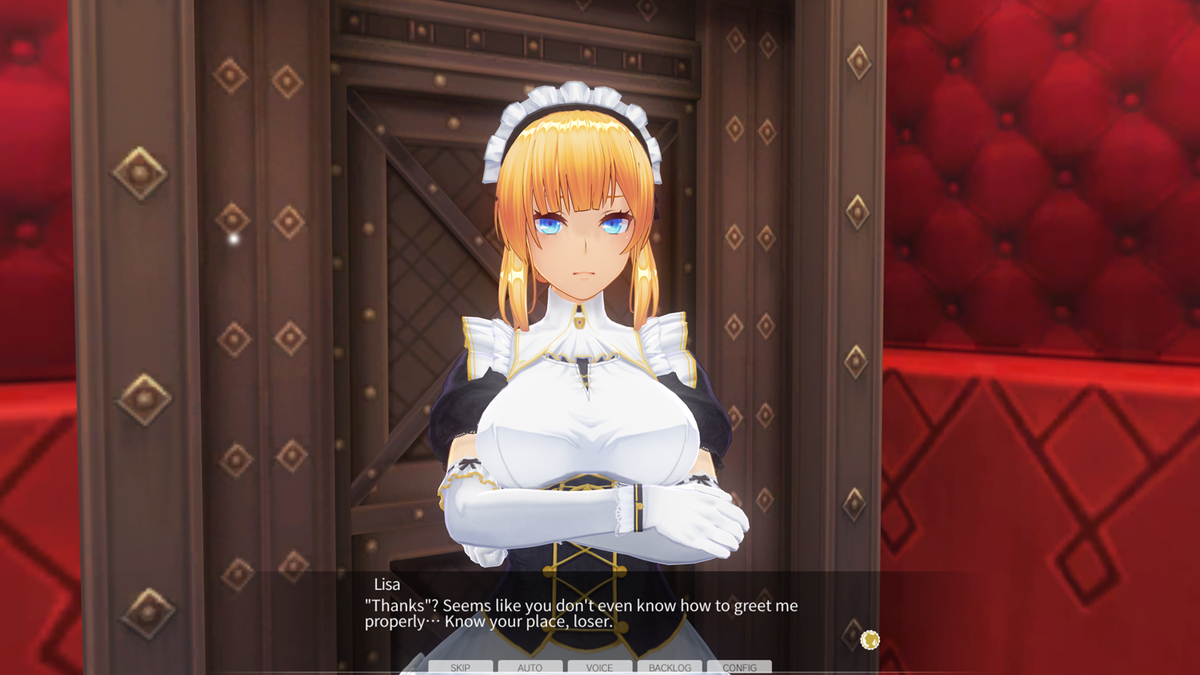
Task: Activate the SKIP button
Action: pyautogui.click(x=460, y=667)
